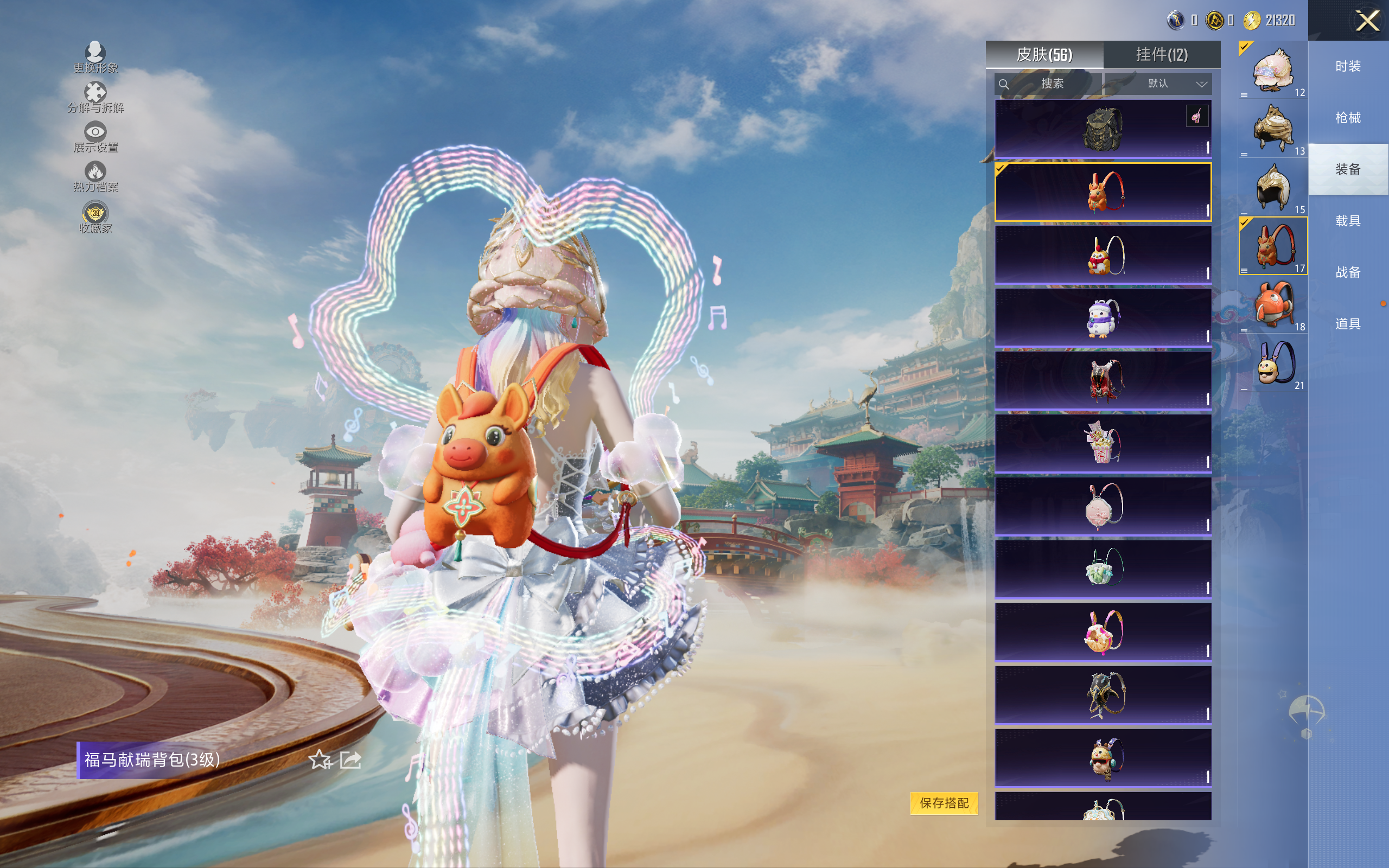Screen dimensions: 1389x868
Task: Open the 时装 category
Action: (x=1348, y=67)
